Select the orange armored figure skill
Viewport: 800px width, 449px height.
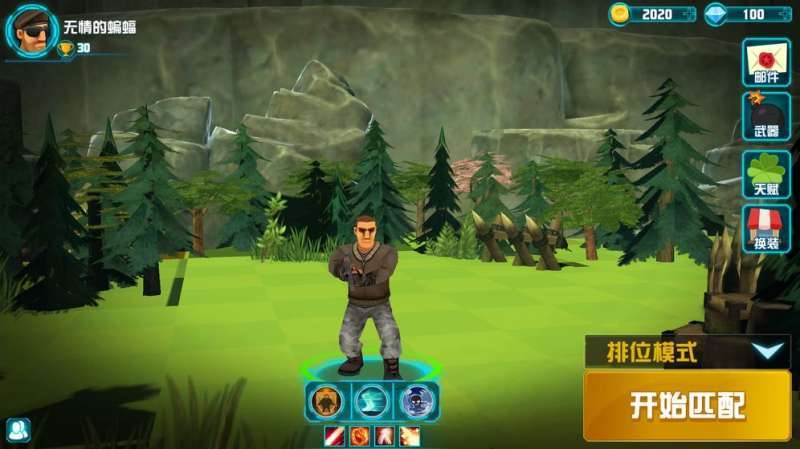point(325,401)
